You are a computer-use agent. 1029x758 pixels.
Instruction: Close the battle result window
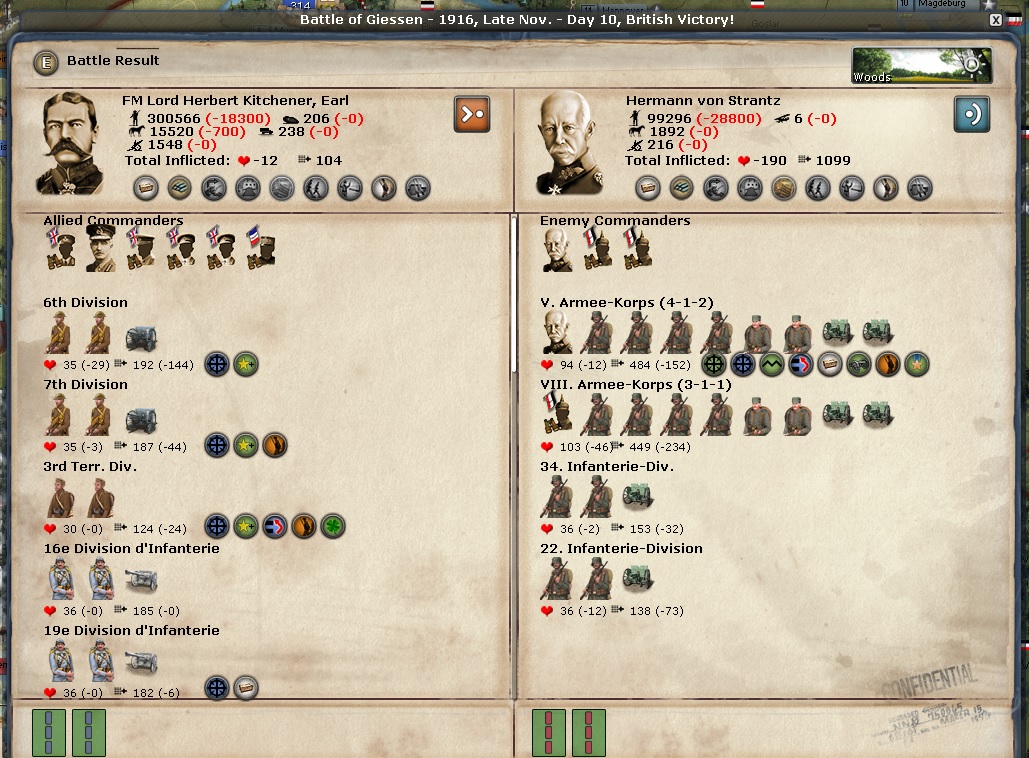tap(995, 20)
